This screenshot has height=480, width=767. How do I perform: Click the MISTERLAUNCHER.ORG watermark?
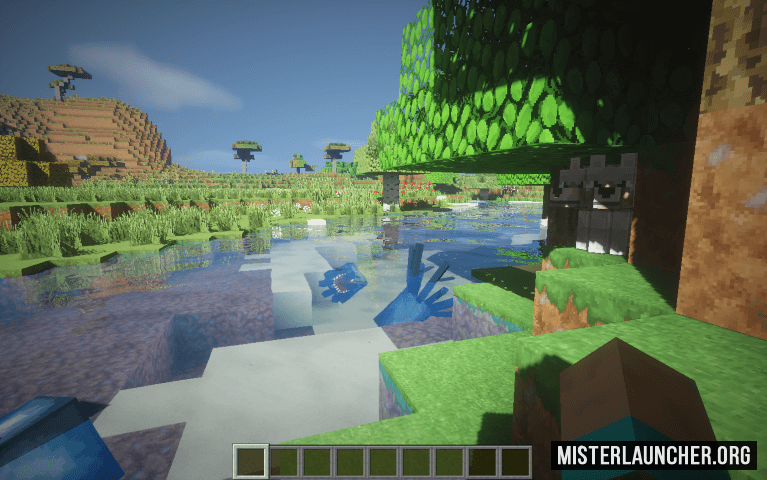point(654,456)
